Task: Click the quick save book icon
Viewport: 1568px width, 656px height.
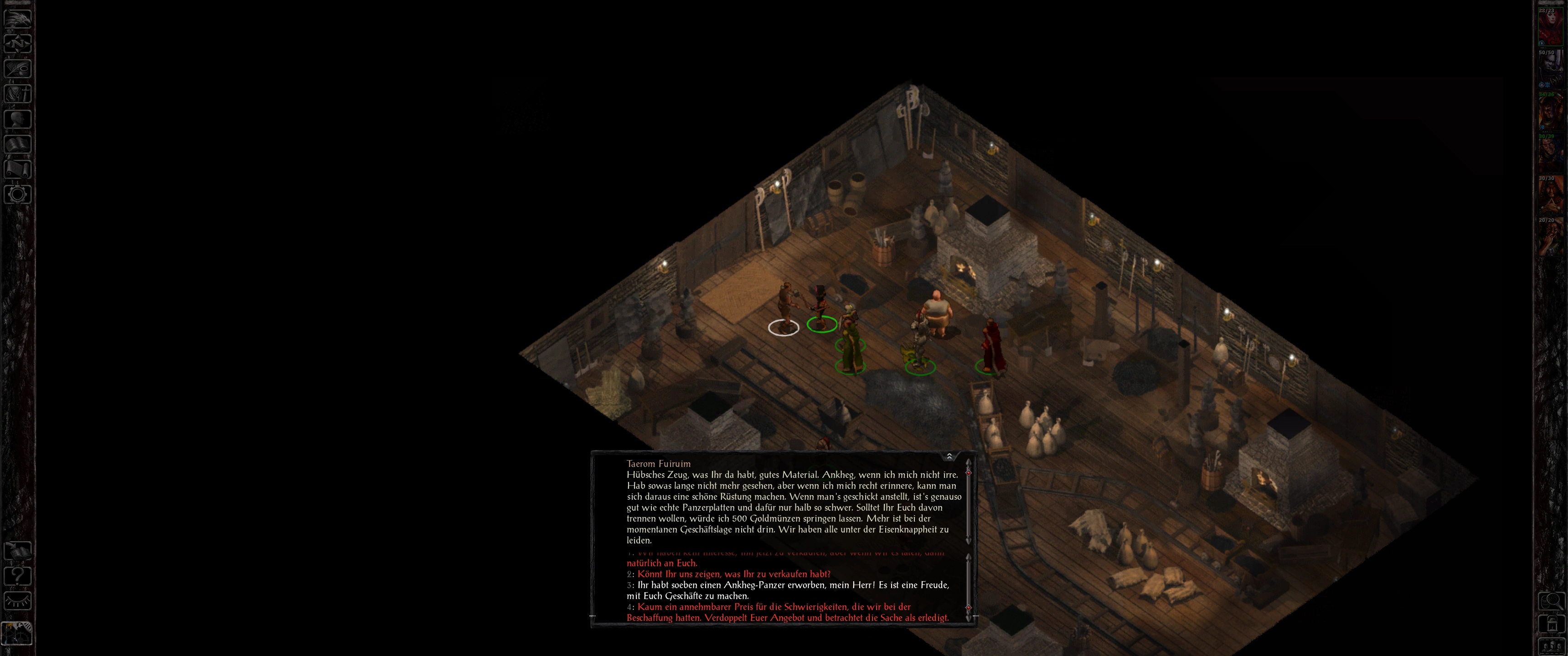Action: pyautogui.click(x=17, y=551)
